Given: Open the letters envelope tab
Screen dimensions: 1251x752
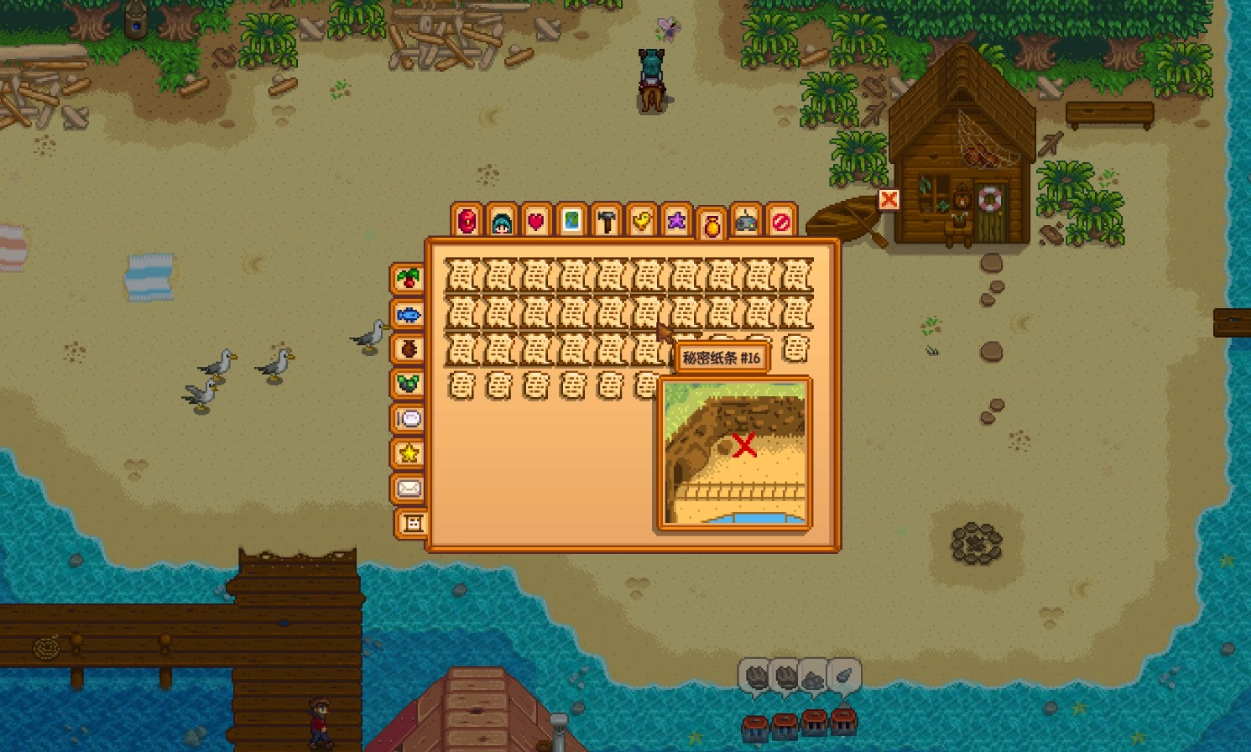Looking at the screenshot, I should (x=408, y=489).
